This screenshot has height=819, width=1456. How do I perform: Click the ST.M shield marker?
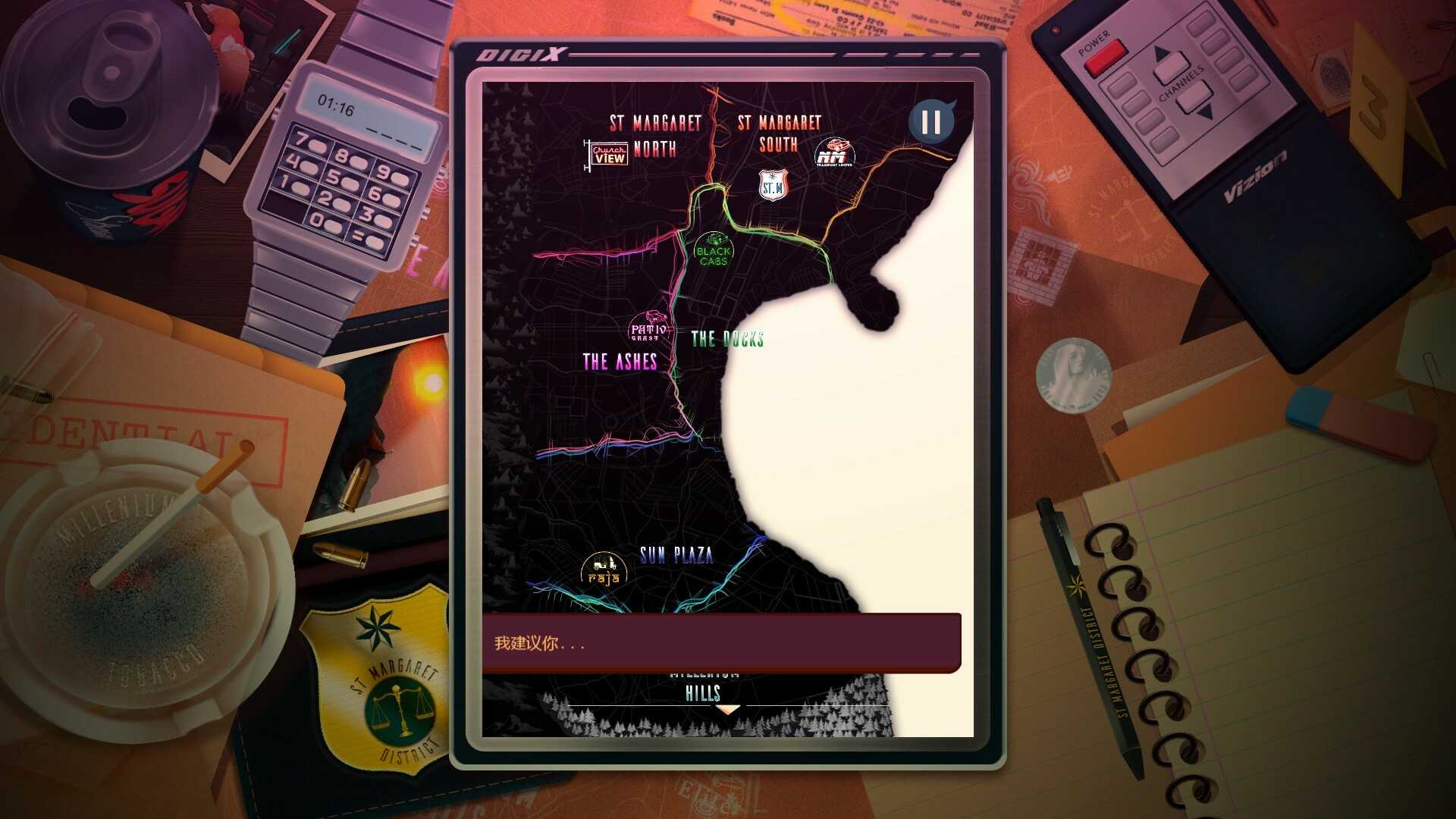(x=773, y=185)
